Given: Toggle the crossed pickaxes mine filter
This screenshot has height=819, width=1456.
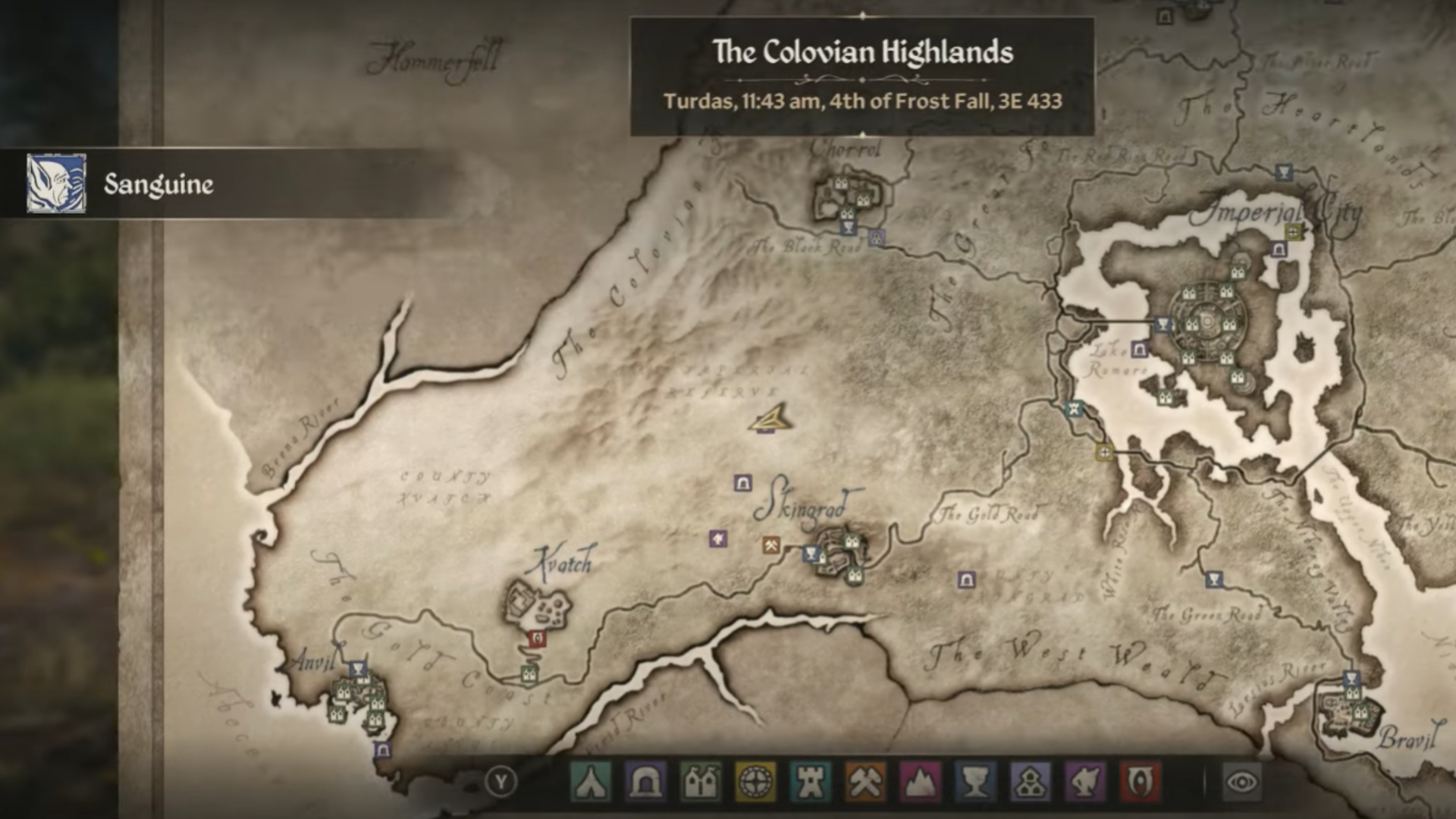Looking at the screenshot, I should 865,782.
